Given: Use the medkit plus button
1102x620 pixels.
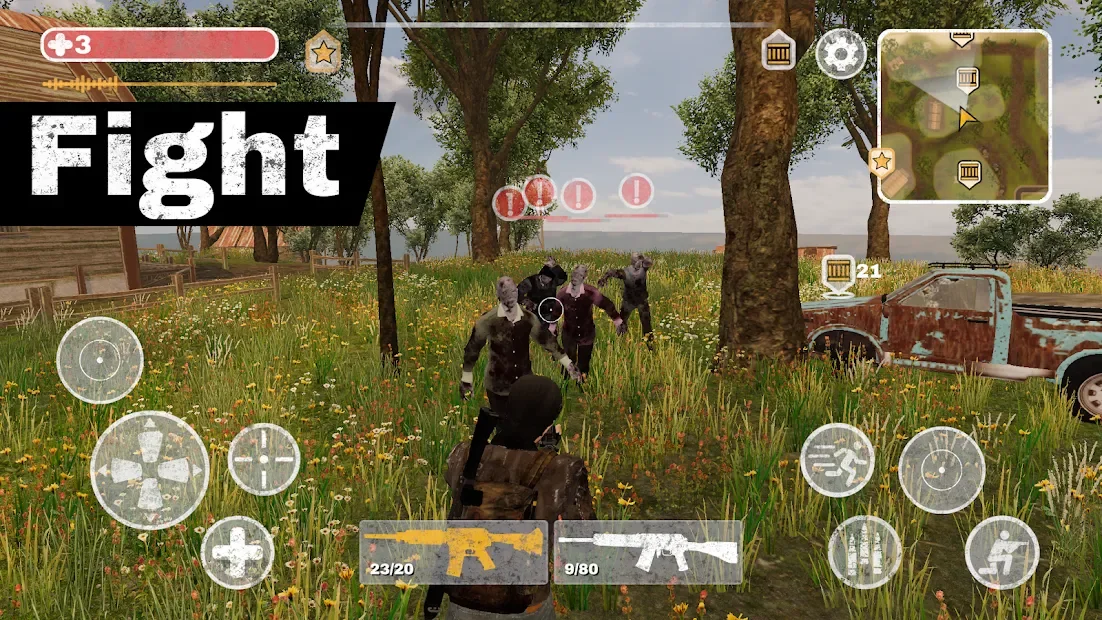Looking at the screenshot, I should click(x=238, y=552).
